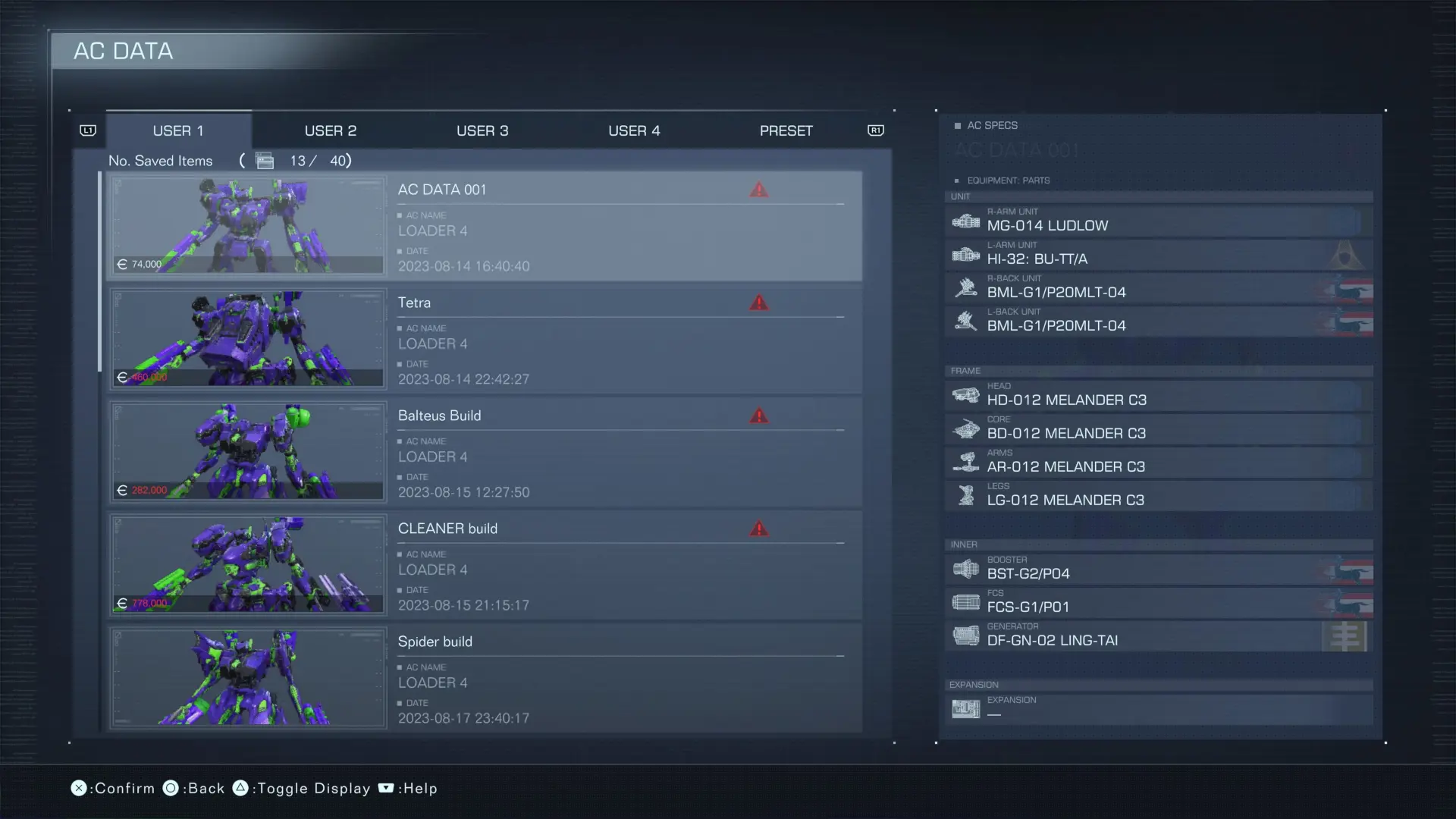Click the warning triangle on Tetra entry
The width and height of the screenshot is (1456, 819).
[759, 303]
